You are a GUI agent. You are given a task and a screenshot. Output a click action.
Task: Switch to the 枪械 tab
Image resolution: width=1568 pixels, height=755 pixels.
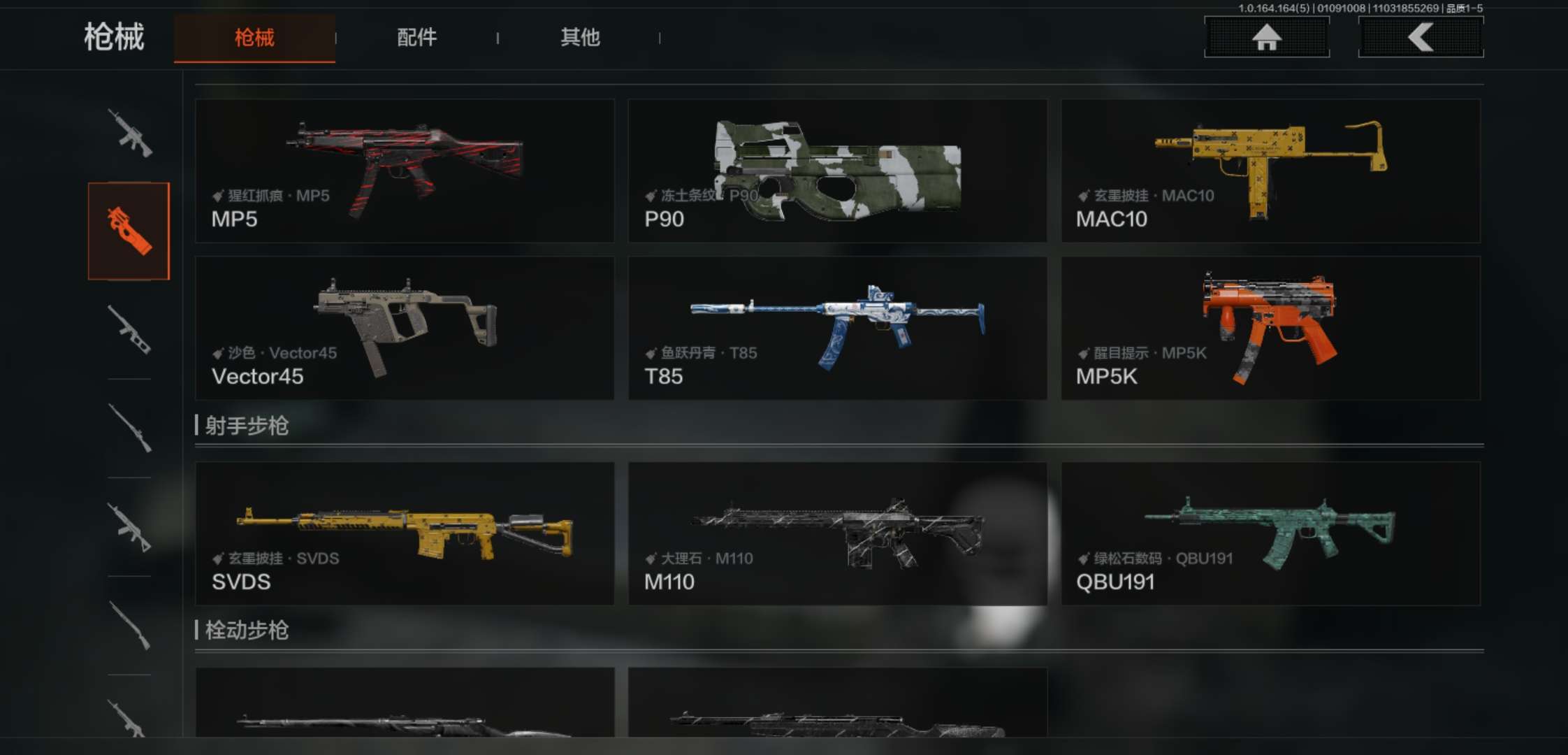tap(254, 38)
